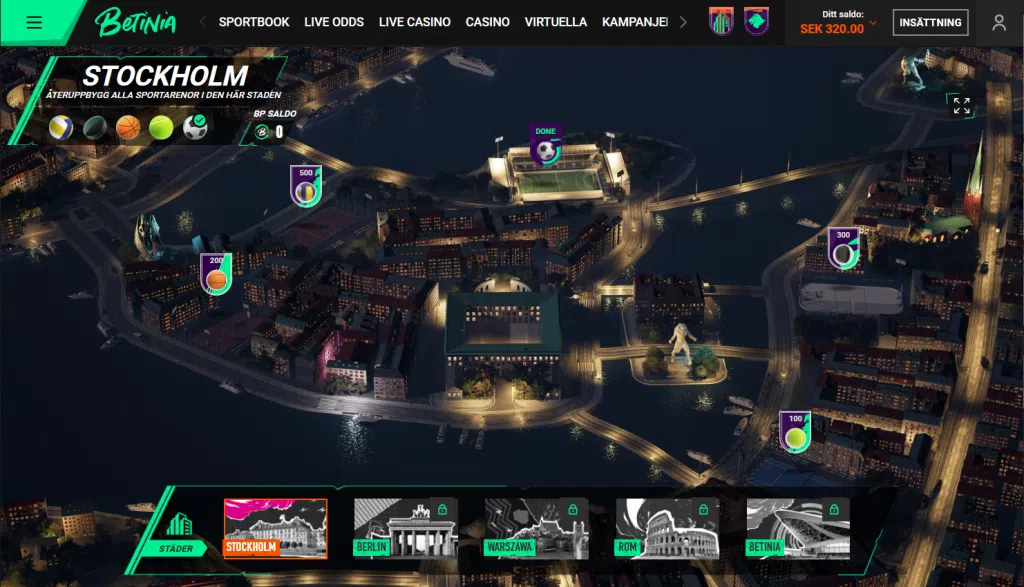
Task: Open the Betinia city tile
Action: pos(797,528)
